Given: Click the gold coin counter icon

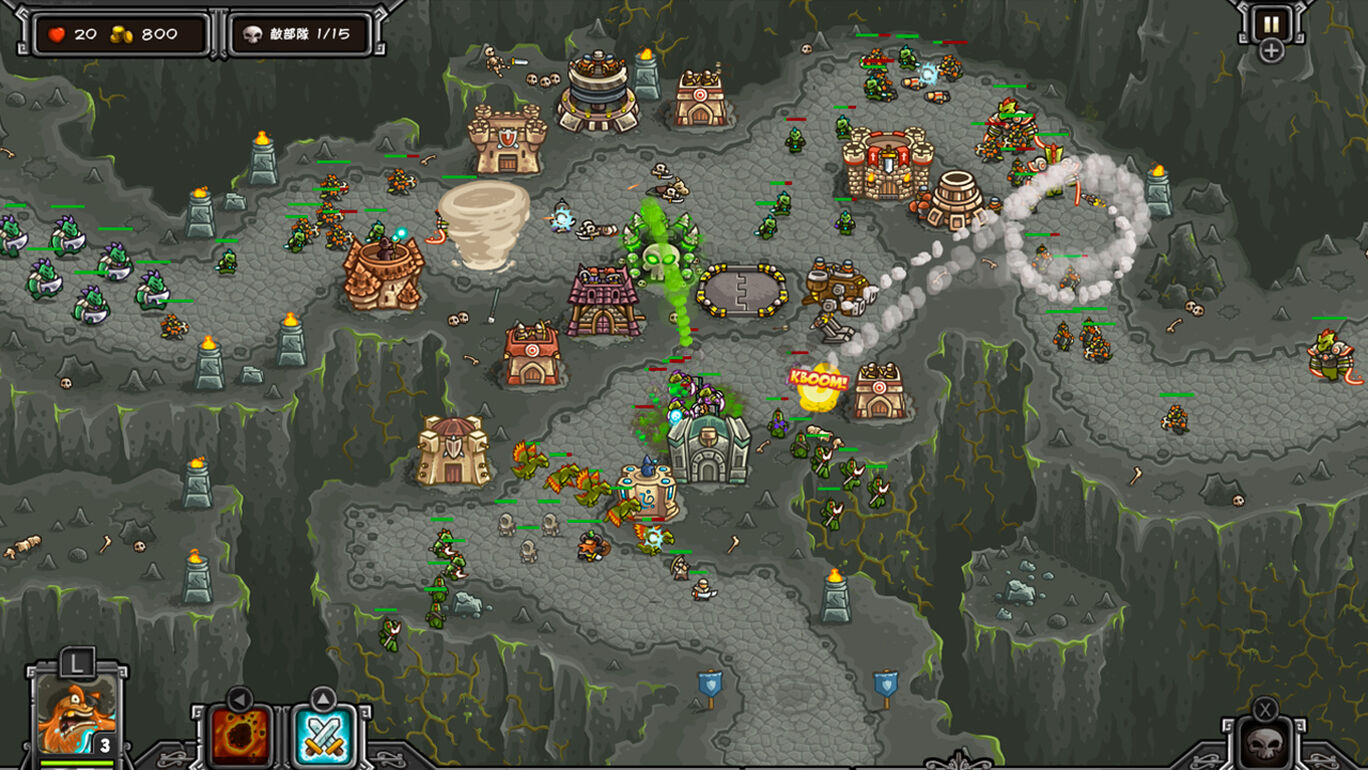Looking at the screenshot, I should point(120,32).
